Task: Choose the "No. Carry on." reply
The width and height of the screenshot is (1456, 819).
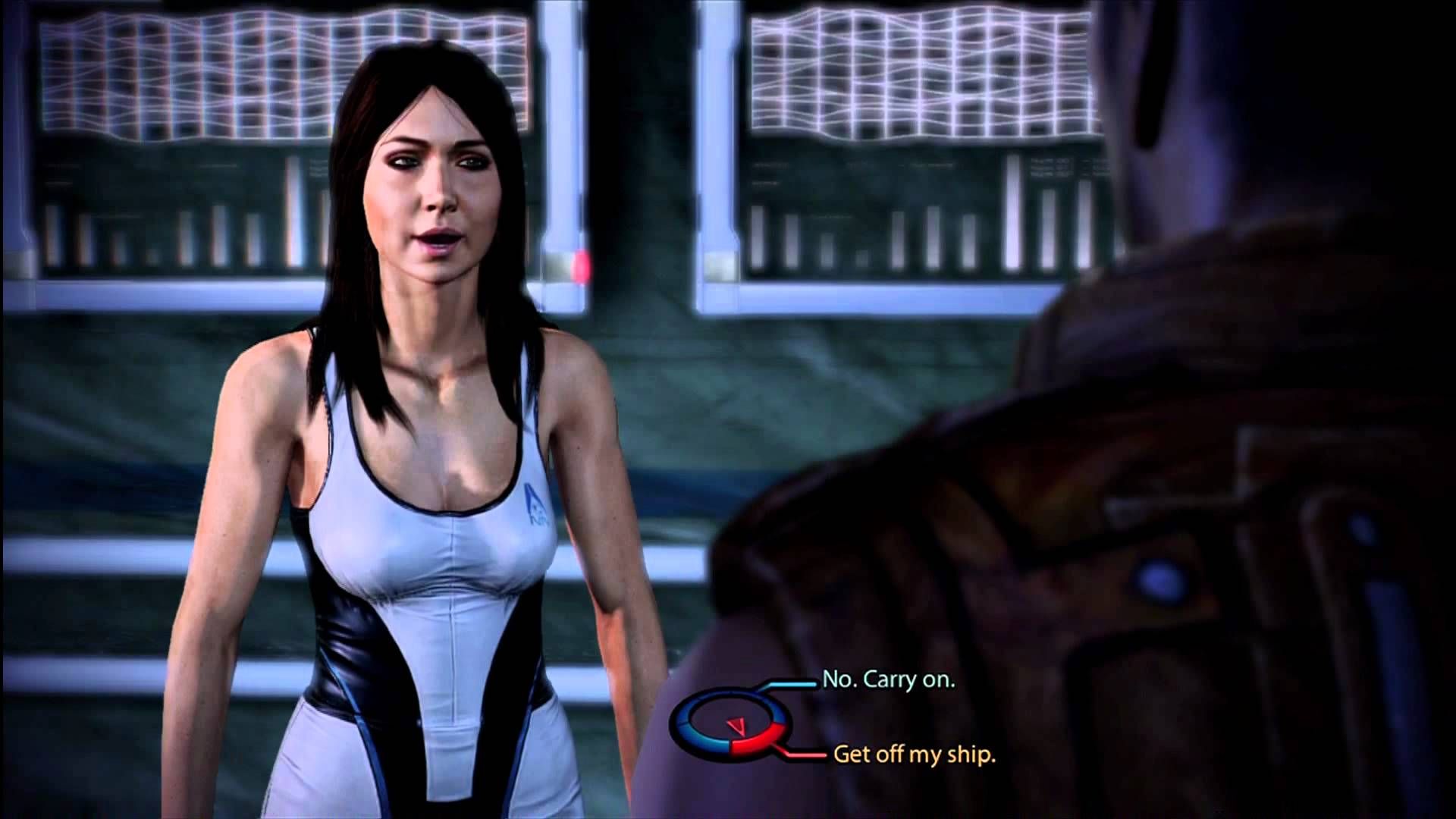Action: 888,679
